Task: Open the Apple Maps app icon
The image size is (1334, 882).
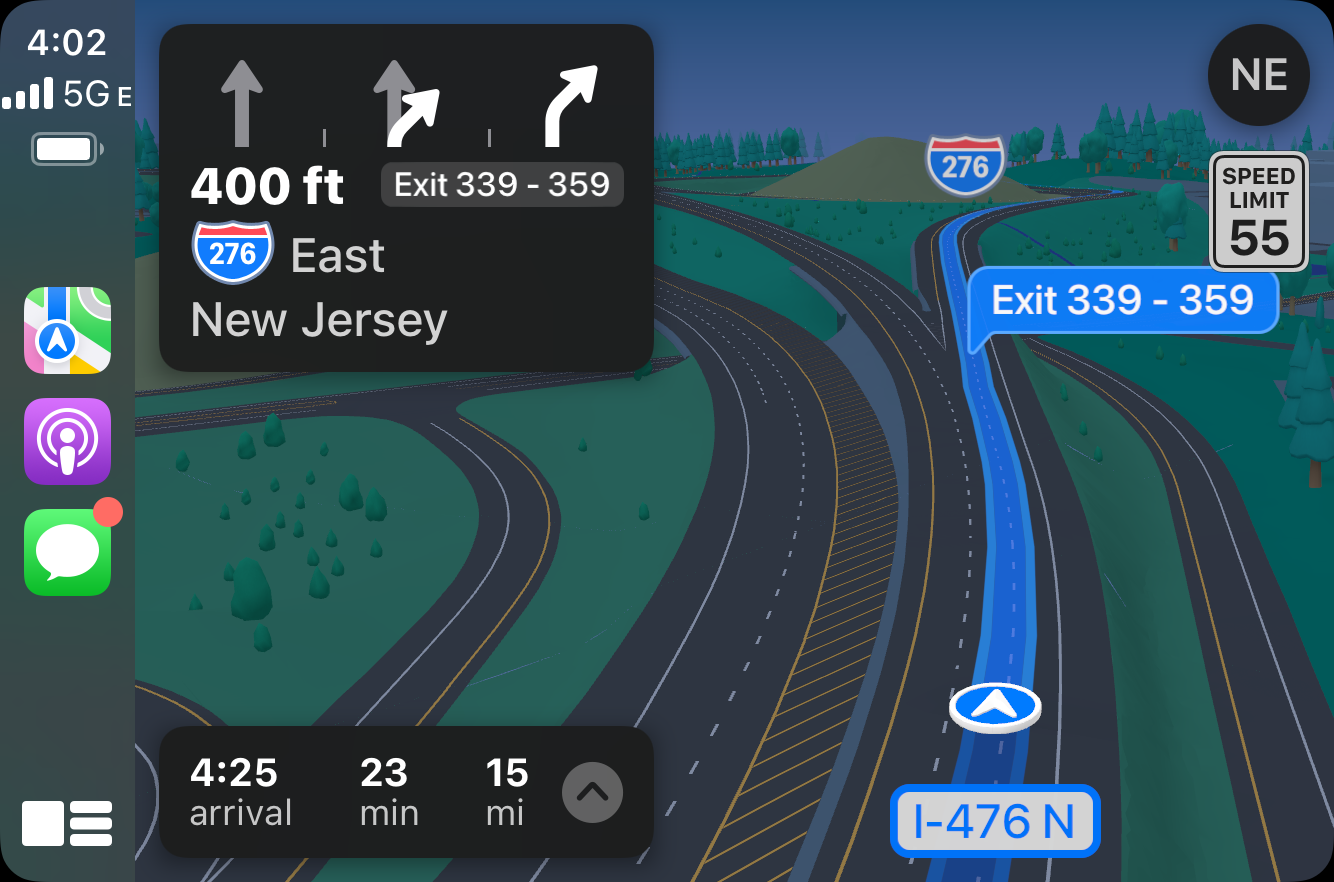Action: (x=67, y=331)
